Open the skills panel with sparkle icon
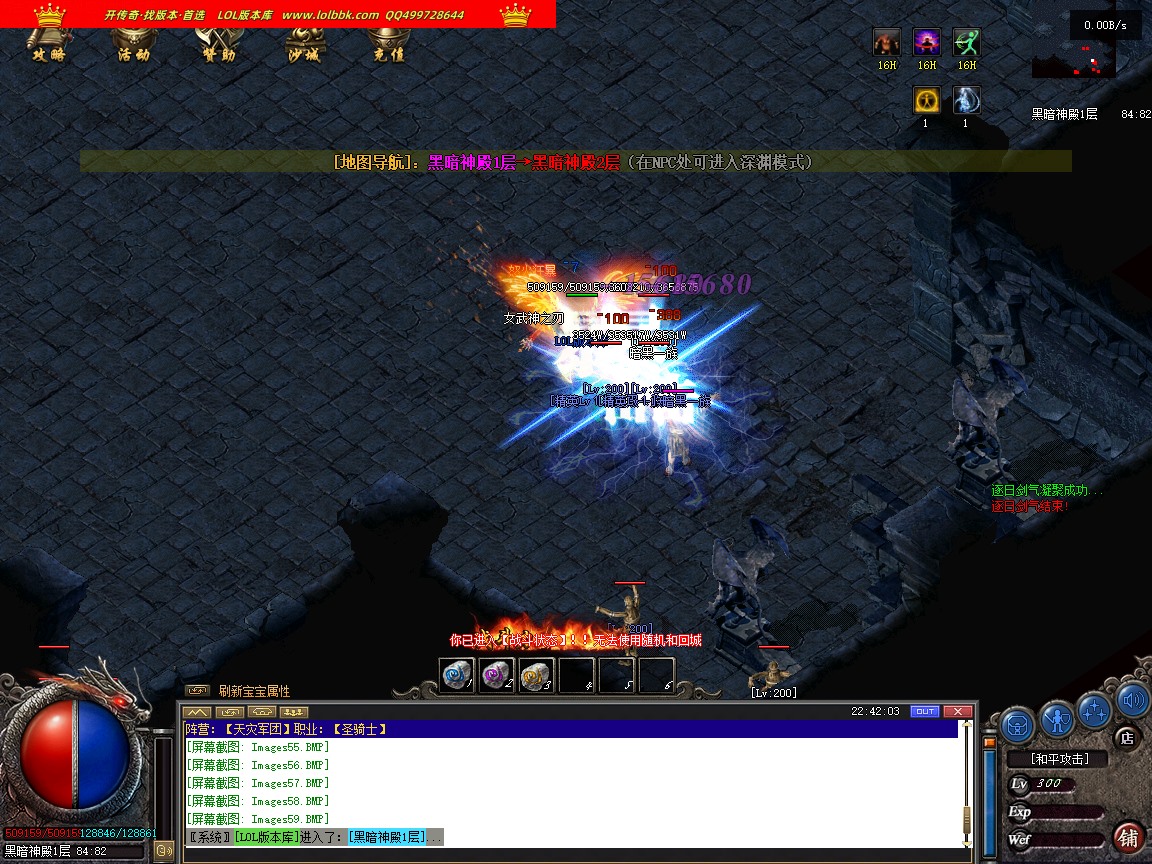This screenshot has width=1152, height=864. (x=1095, y=709)
